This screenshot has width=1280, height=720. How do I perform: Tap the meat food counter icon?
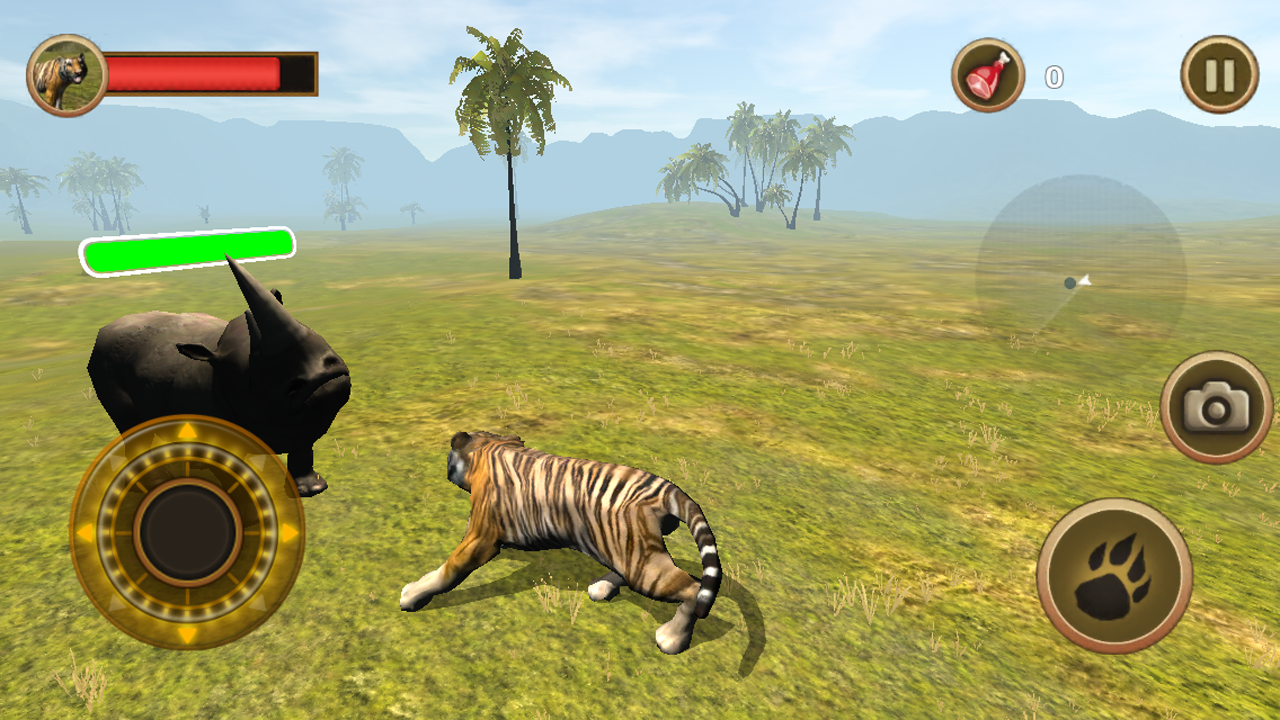click(989, 72)
